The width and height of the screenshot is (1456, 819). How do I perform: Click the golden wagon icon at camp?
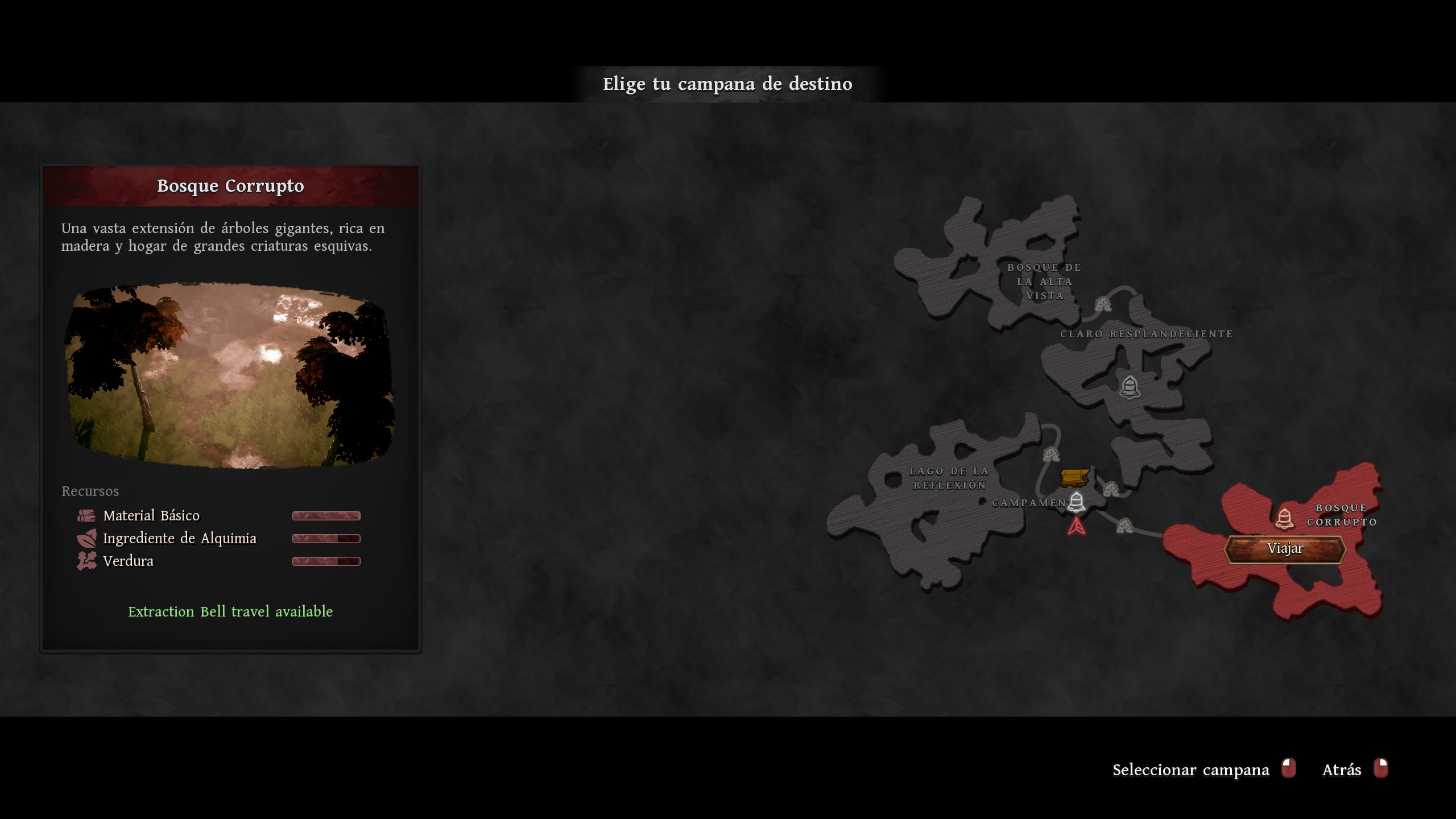pyautogui.click(x=1074, y=477)
